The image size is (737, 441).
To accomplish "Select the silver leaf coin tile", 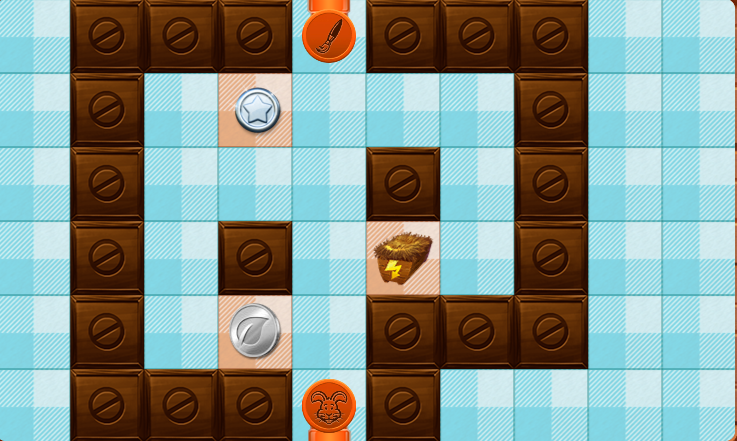I will (x=255, y=331).
